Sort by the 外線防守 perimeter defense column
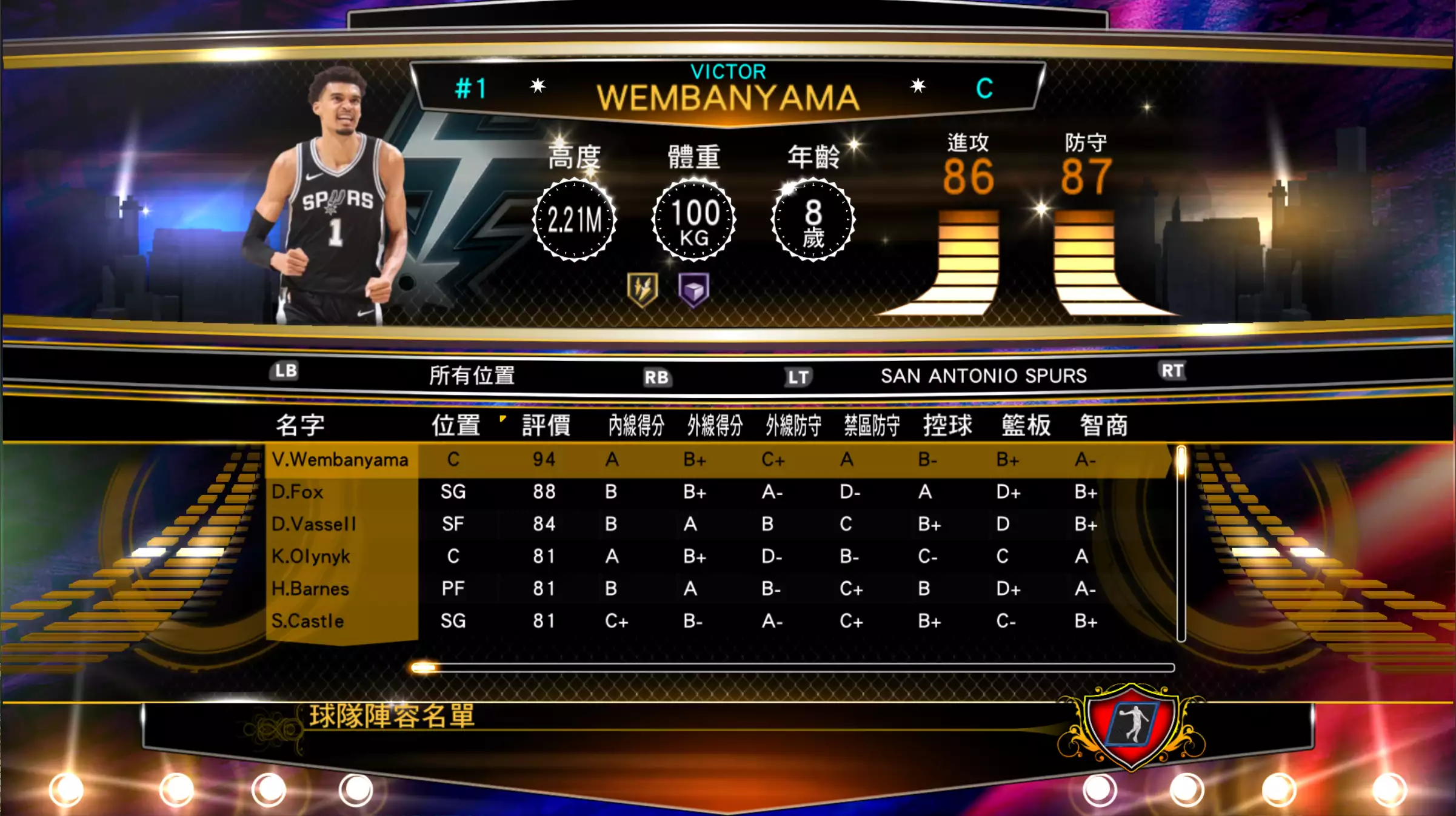 coord(793,425)
